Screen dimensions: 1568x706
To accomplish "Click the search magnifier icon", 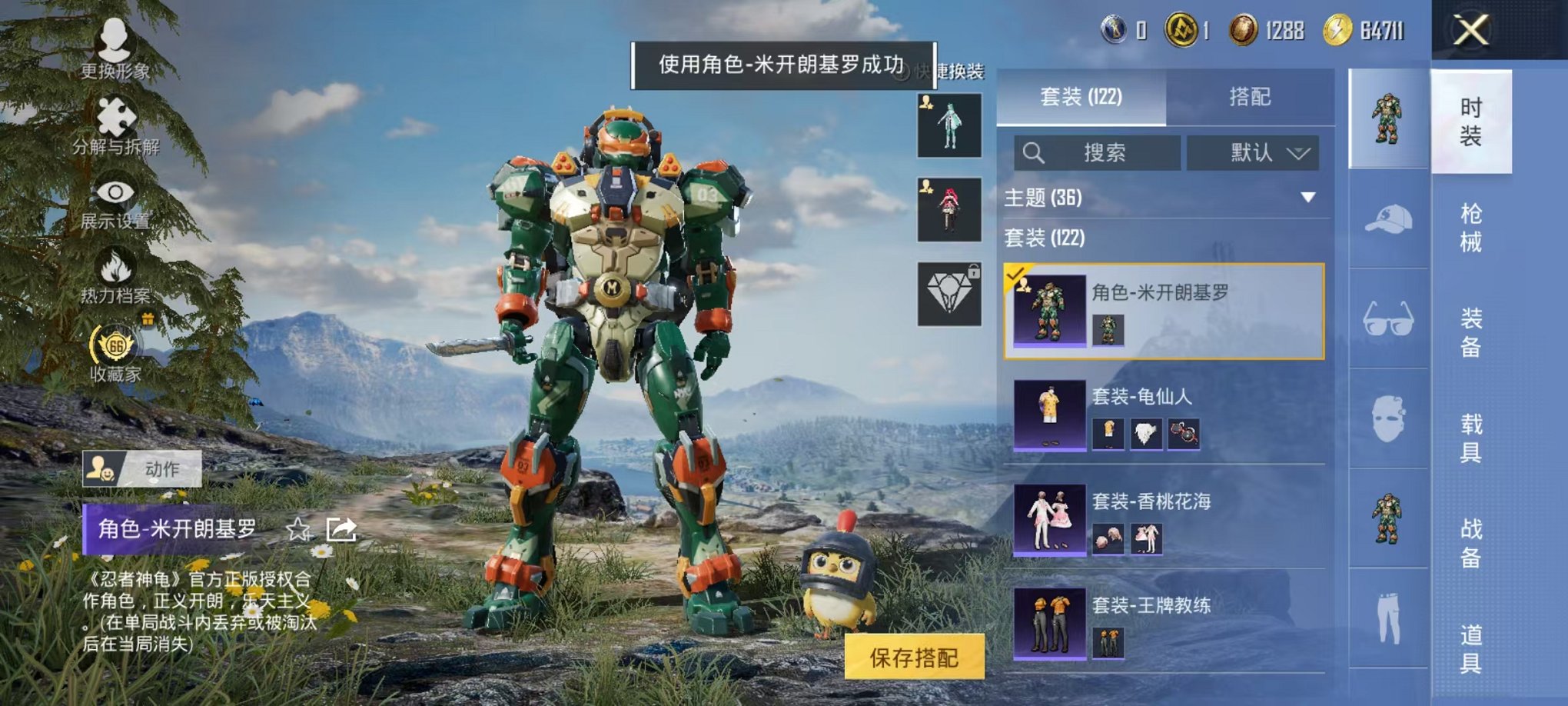I will tap(1034, 152).
